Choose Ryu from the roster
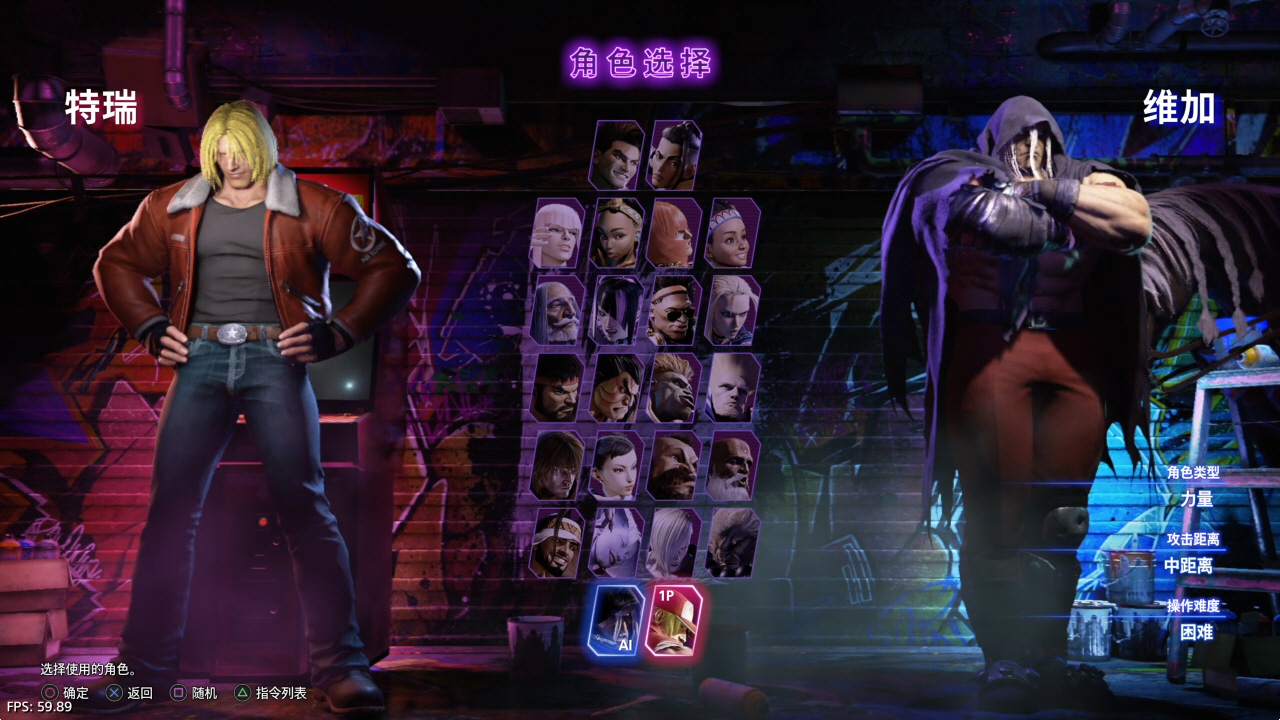 click(557, 388)
